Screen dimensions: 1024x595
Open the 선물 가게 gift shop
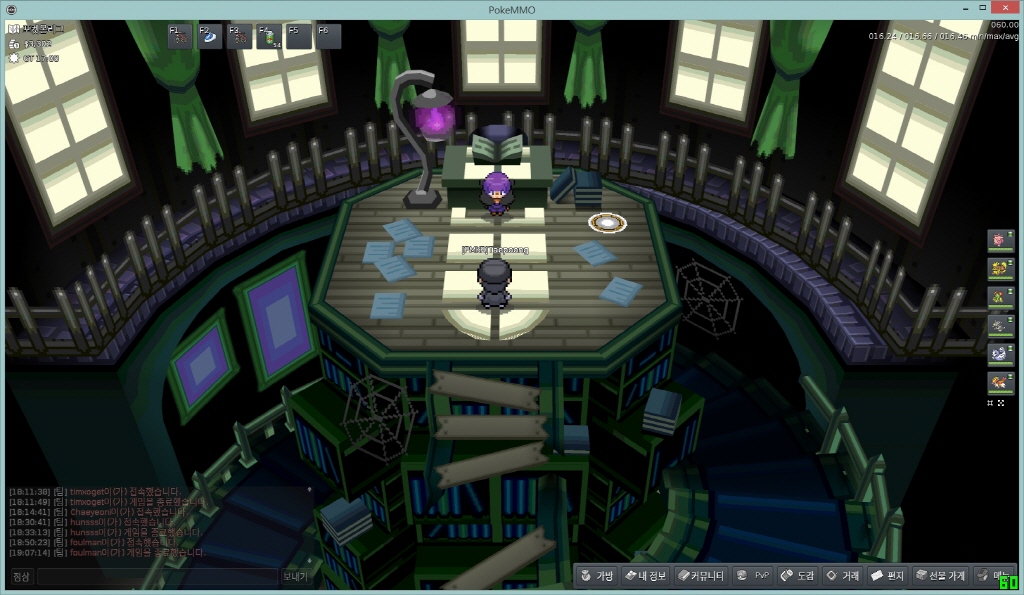pos(941,576)
